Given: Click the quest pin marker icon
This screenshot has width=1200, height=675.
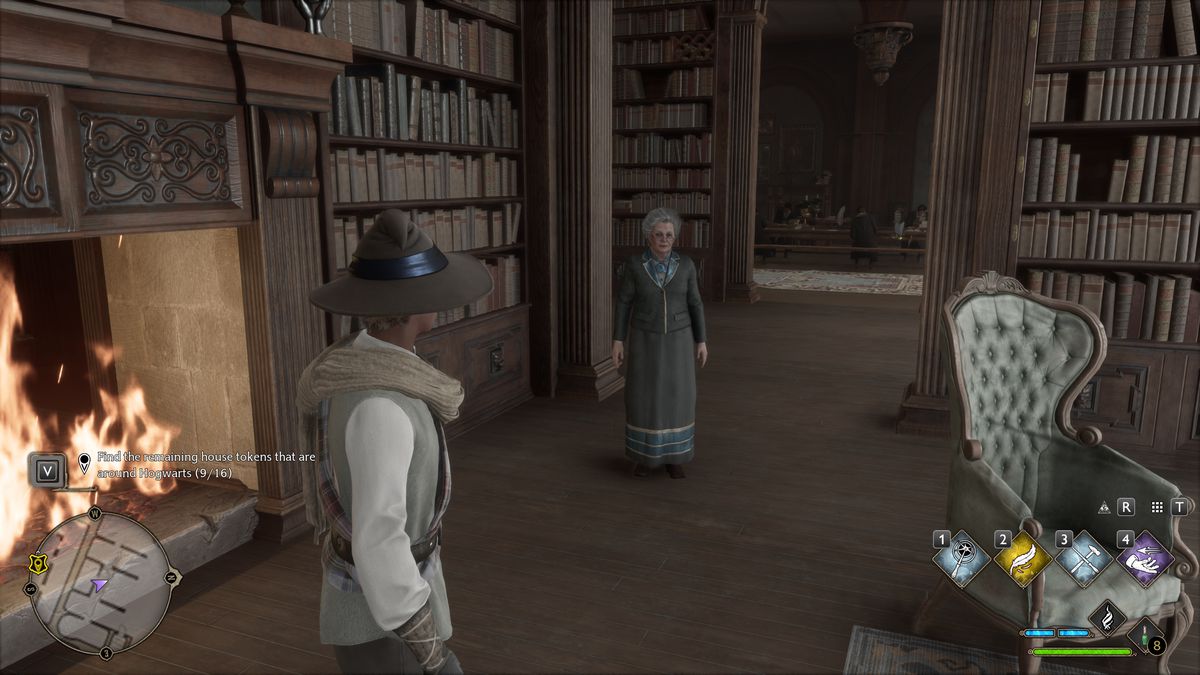Looking at the screenshot, I should pyautogui.click(x=84, y=463).
